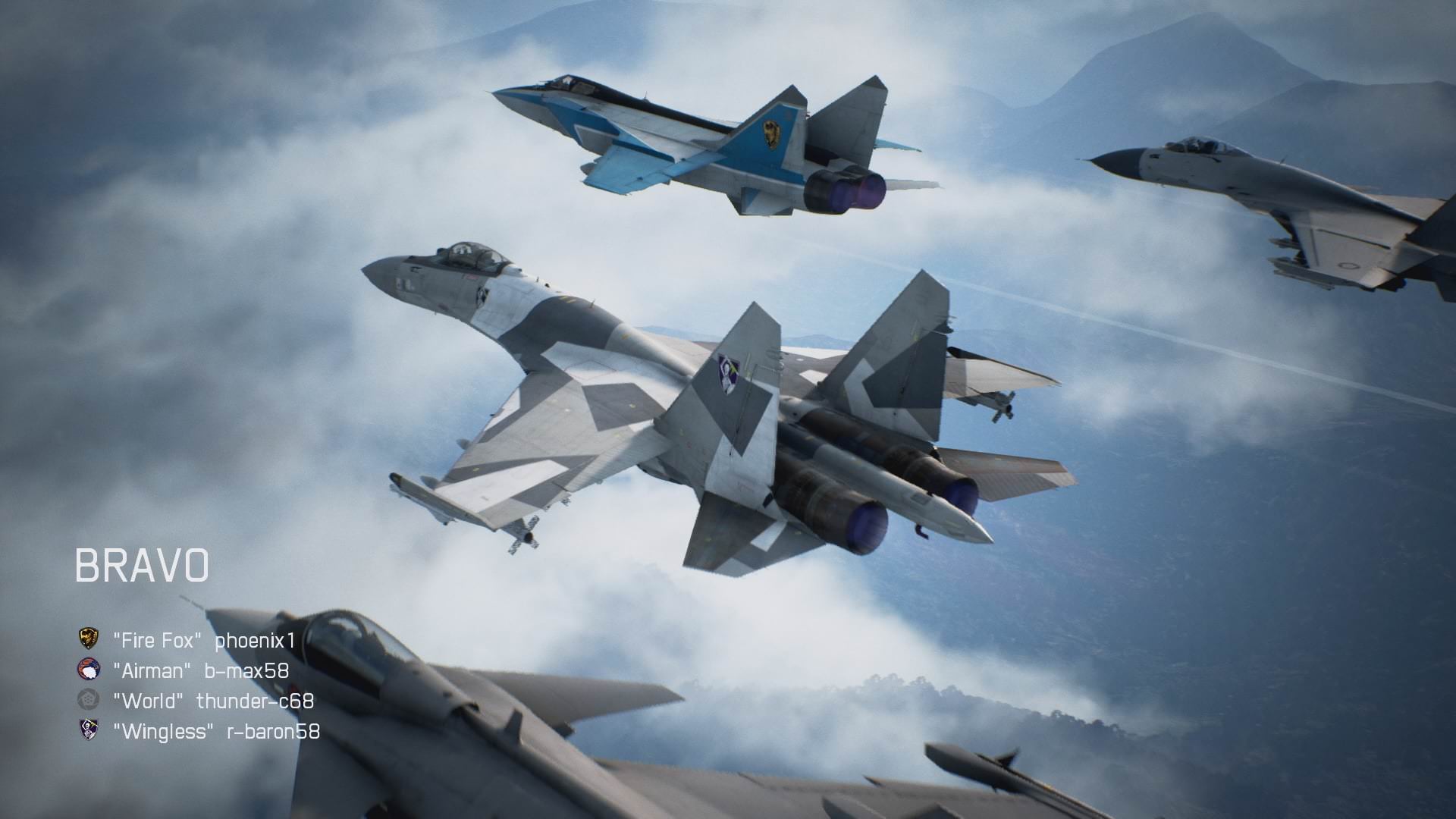Expand Airman's player details entry
Screen dimensions: 1456x819
(152, 670)
